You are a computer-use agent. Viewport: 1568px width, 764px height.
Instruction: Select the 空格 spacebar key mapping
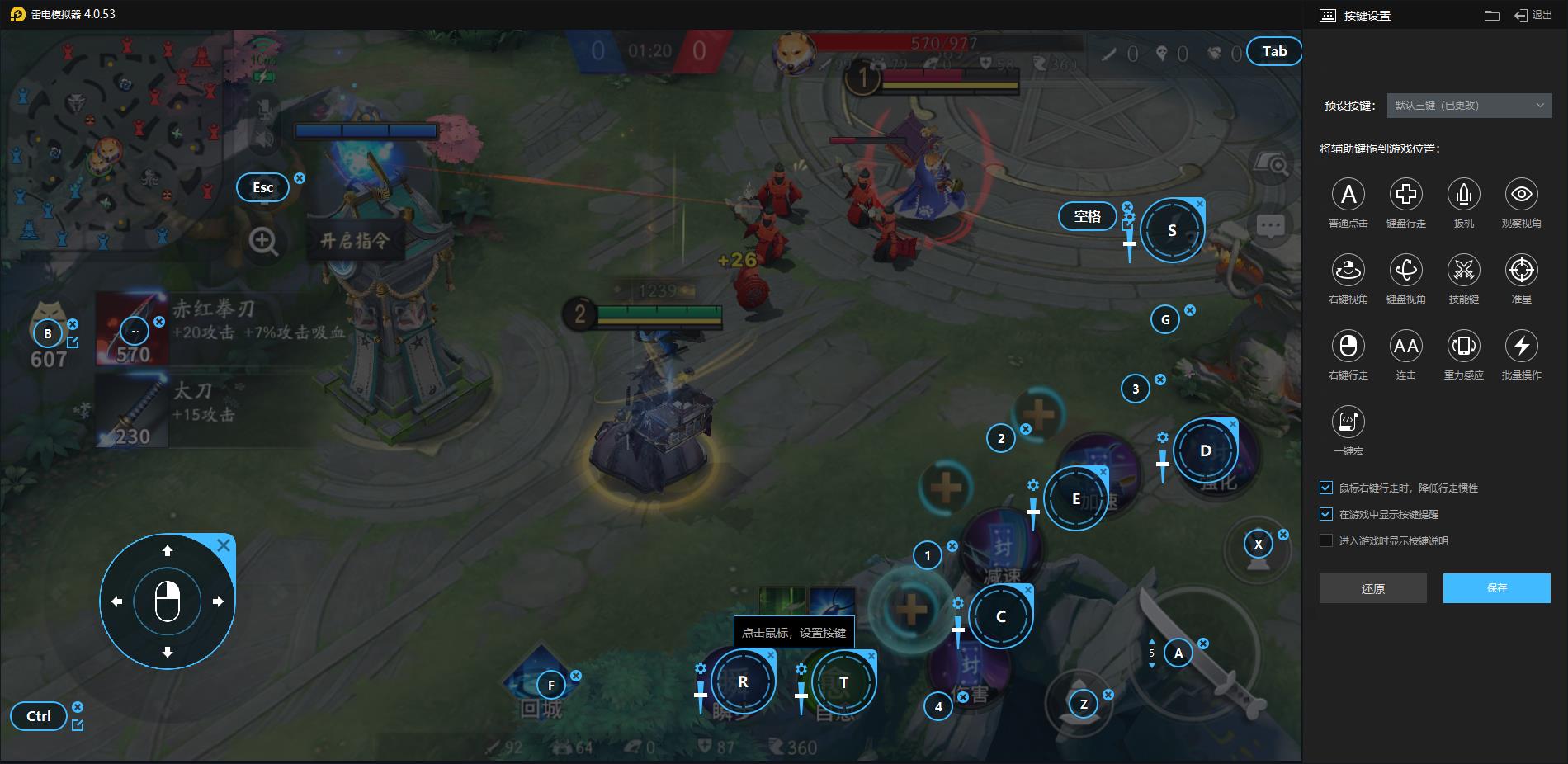click(x=1087, y=216)
